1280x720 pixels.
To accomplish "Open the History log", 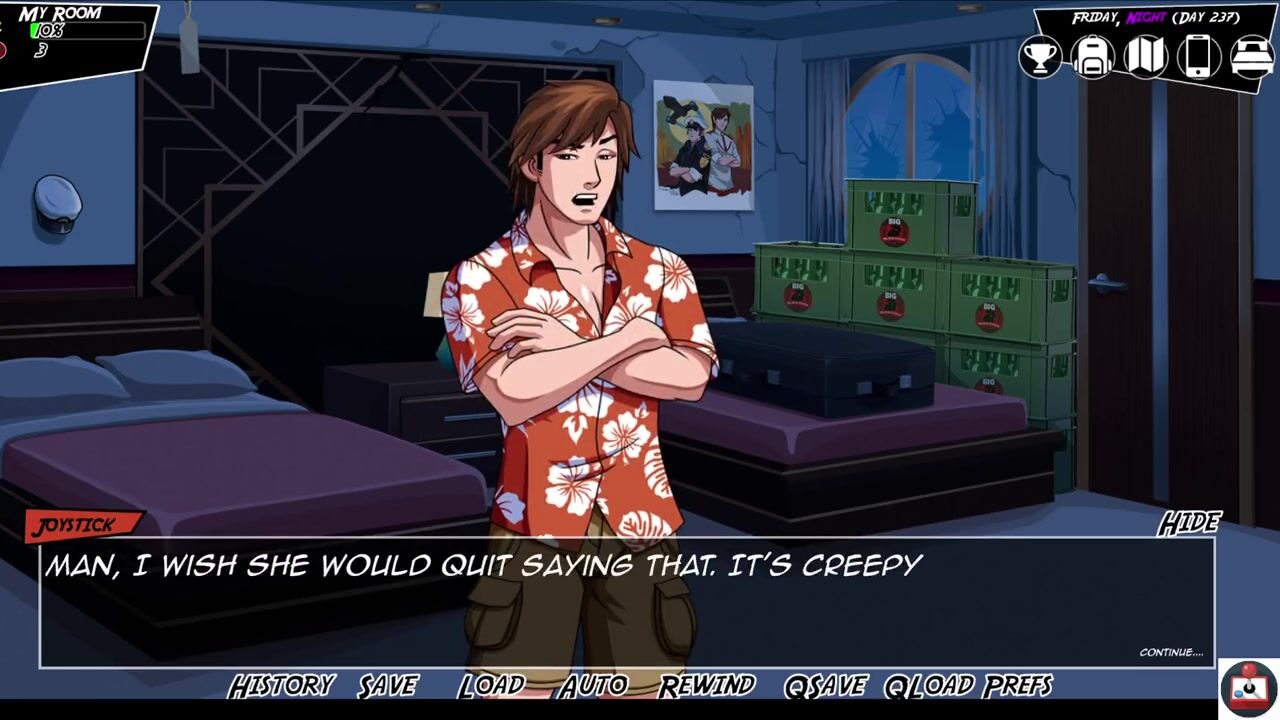I will pyautogui.click(x=281, y=686).
